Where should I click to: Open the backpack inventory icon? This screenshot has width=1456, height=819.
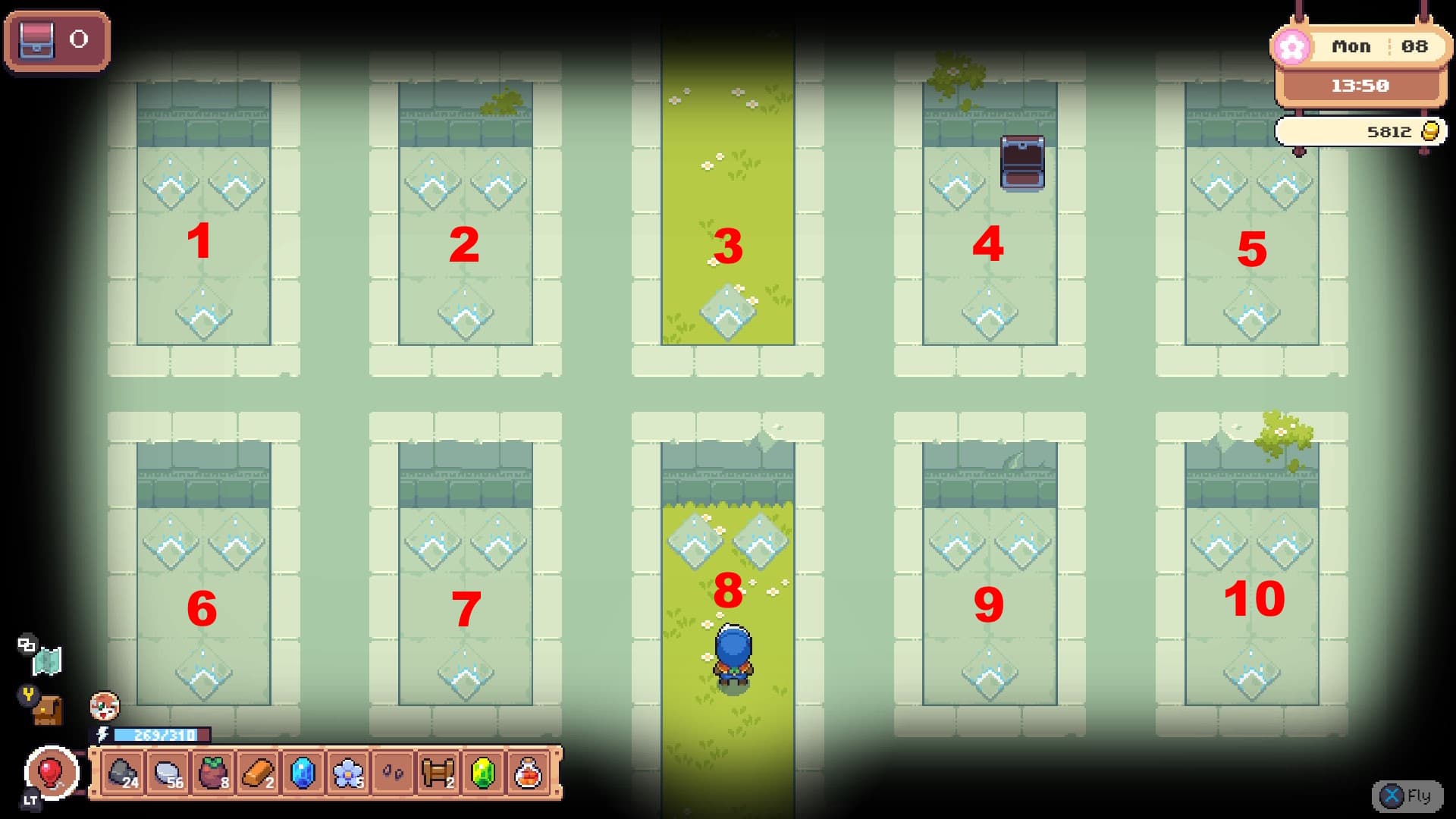(x=47, y=713)
